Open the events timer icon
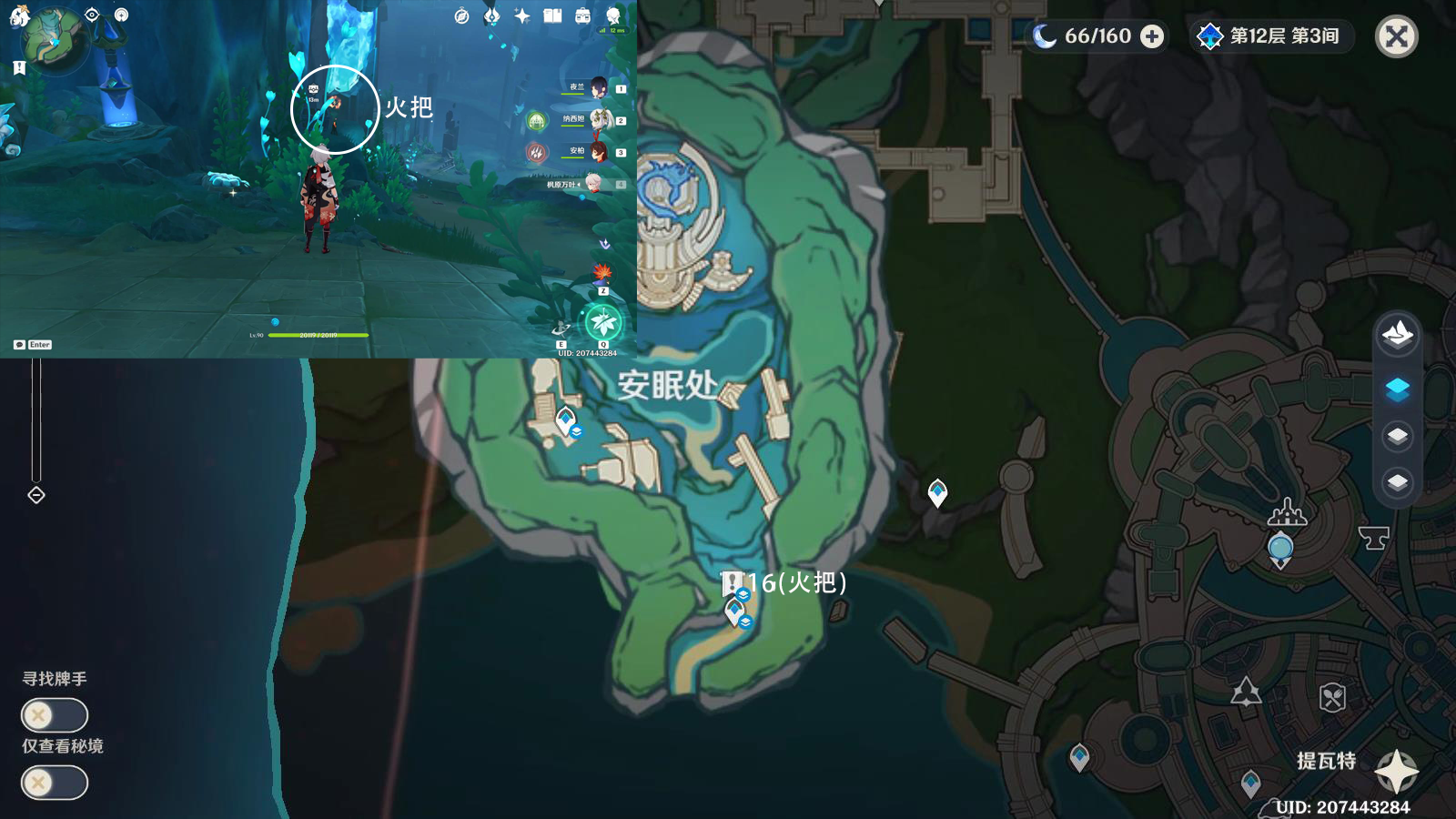The height and width of the screenshot is (819, 1456). [462, 16]
